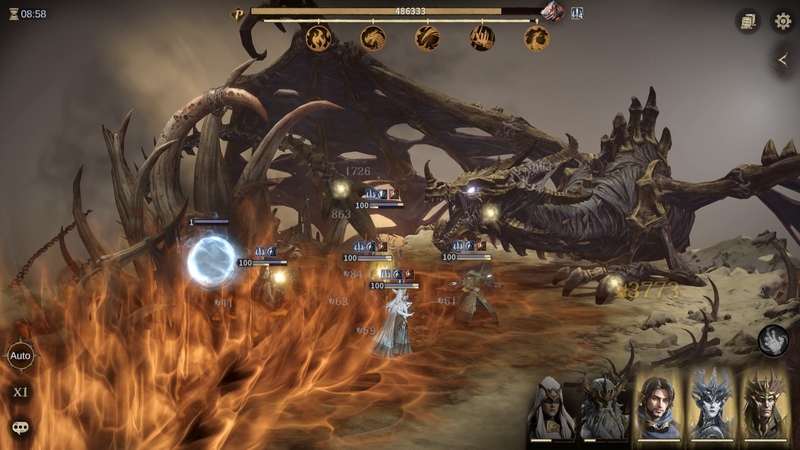This screenshot has height=450, width=800.
Task: Open the settings gear
Action: click(x=782, y=20)
